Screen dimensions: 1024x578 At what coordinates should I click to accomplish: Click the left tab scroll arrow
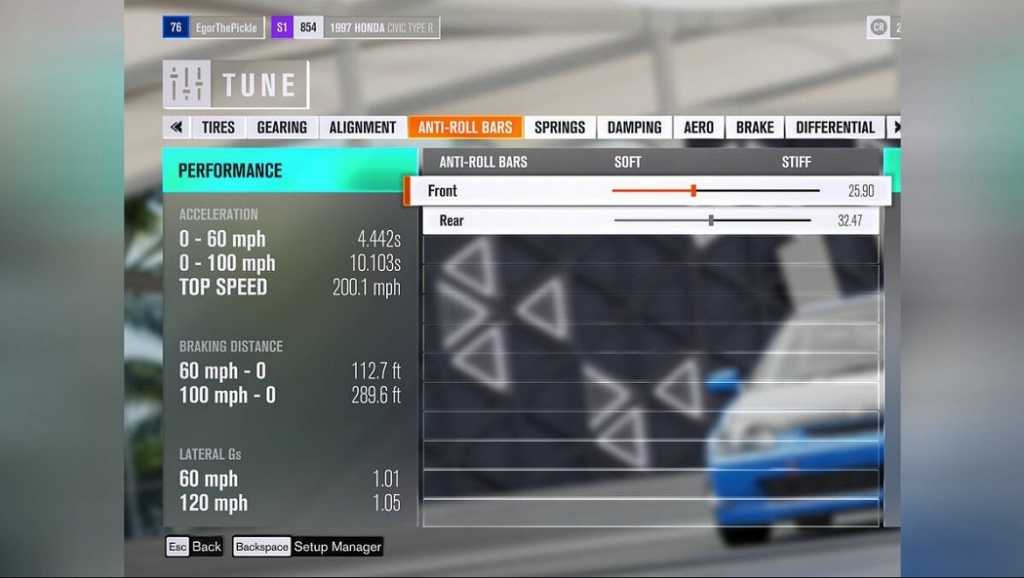[x=177, y=127]
